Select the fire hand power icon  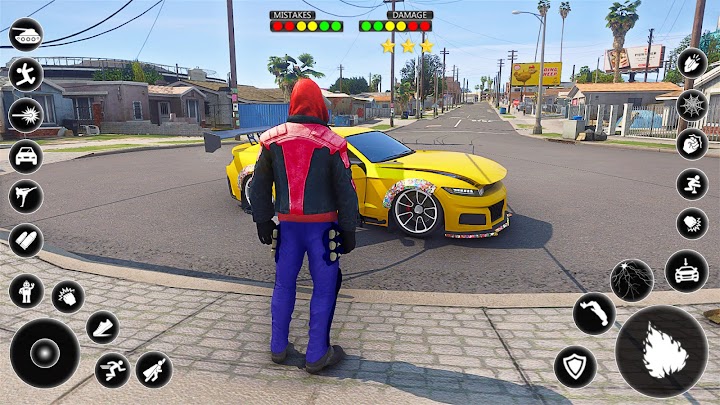tap(692, 63)
